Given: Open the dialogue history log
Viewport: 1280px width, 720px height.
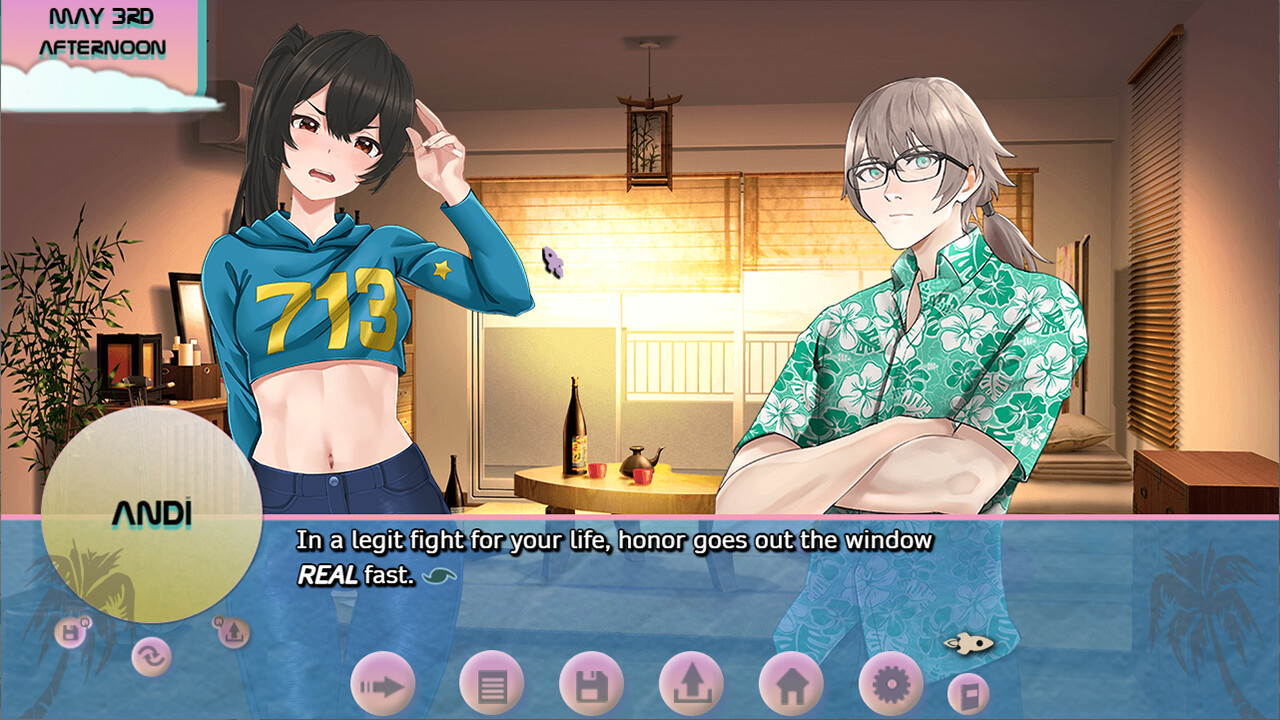Looking at the screenshot, I should tap(491, 685).
